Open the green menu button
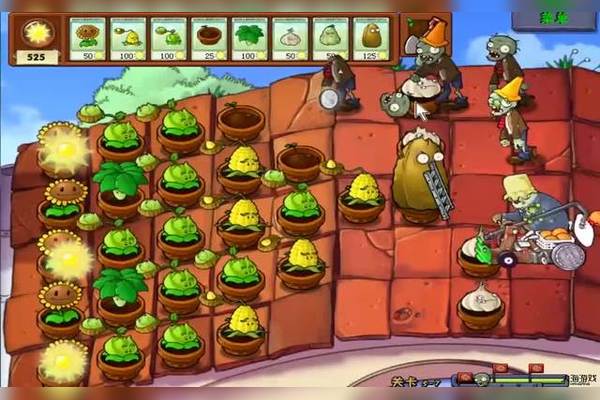Viewport: 600px width, 400px height. point(552,17)
